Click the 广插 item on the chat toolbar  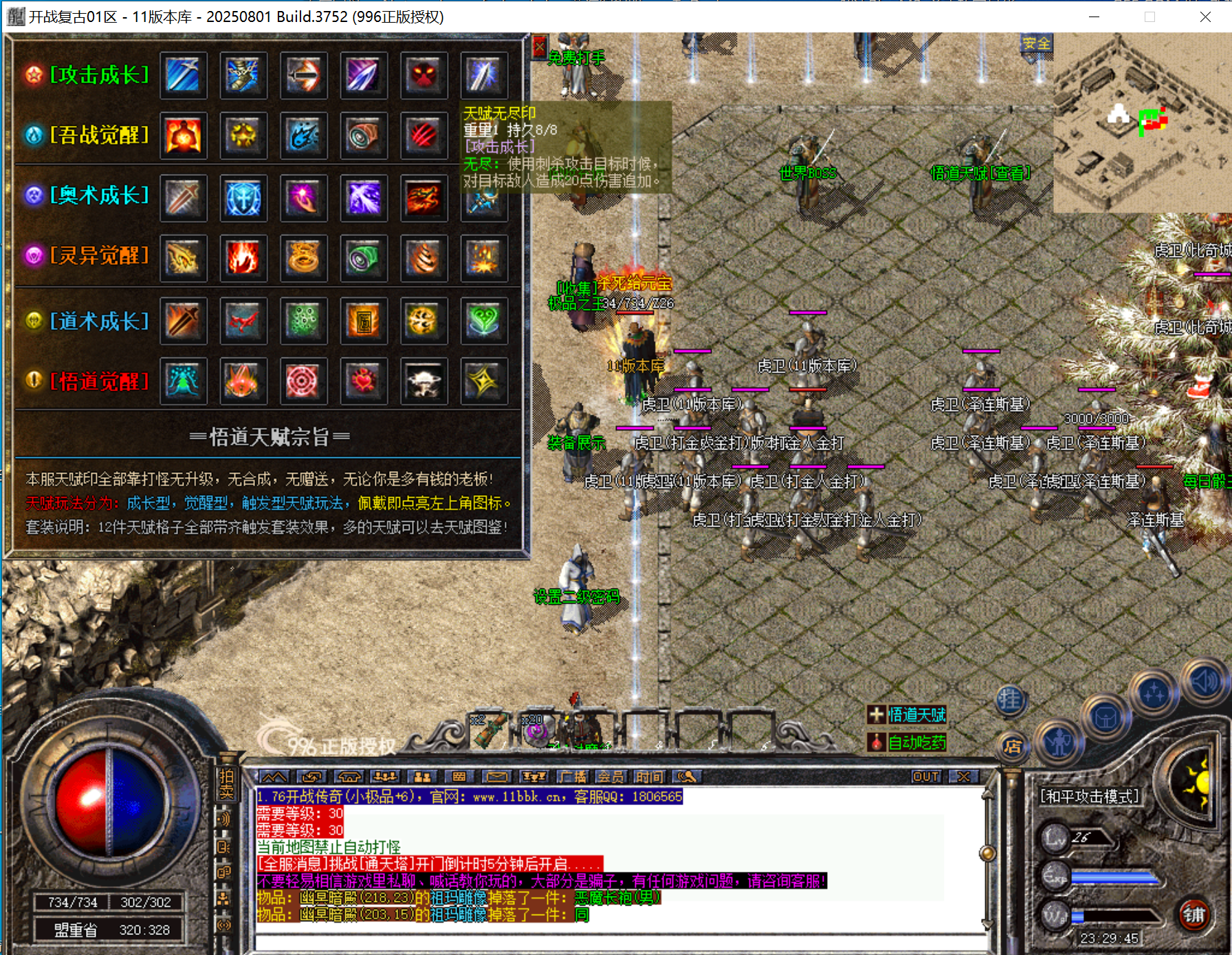tap(572, 779)
